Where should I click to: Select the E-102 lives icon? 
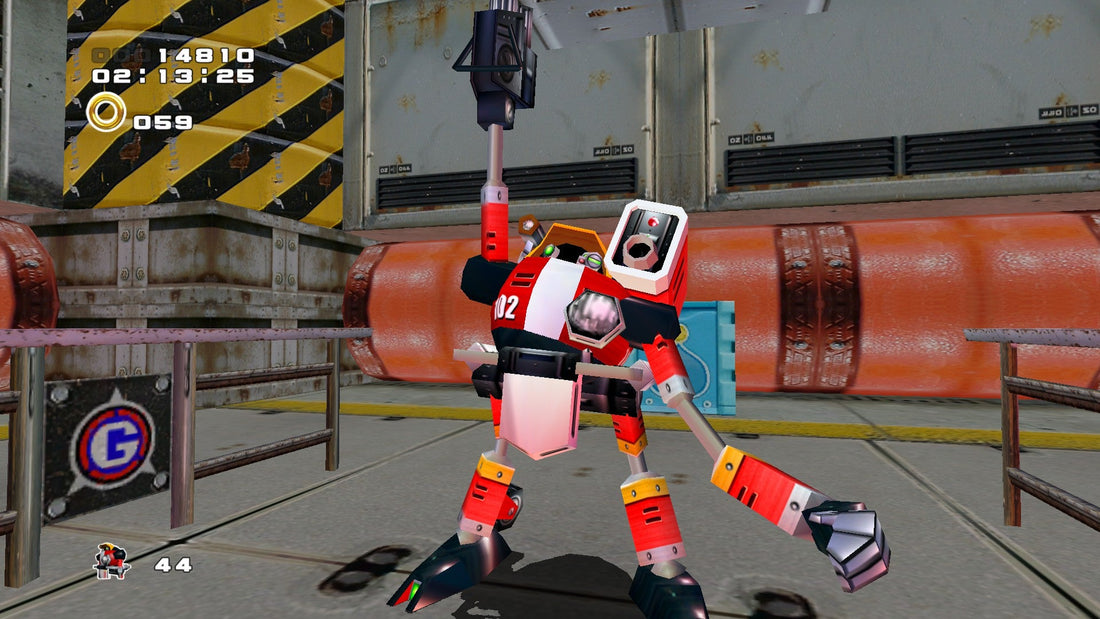(111, 562)
